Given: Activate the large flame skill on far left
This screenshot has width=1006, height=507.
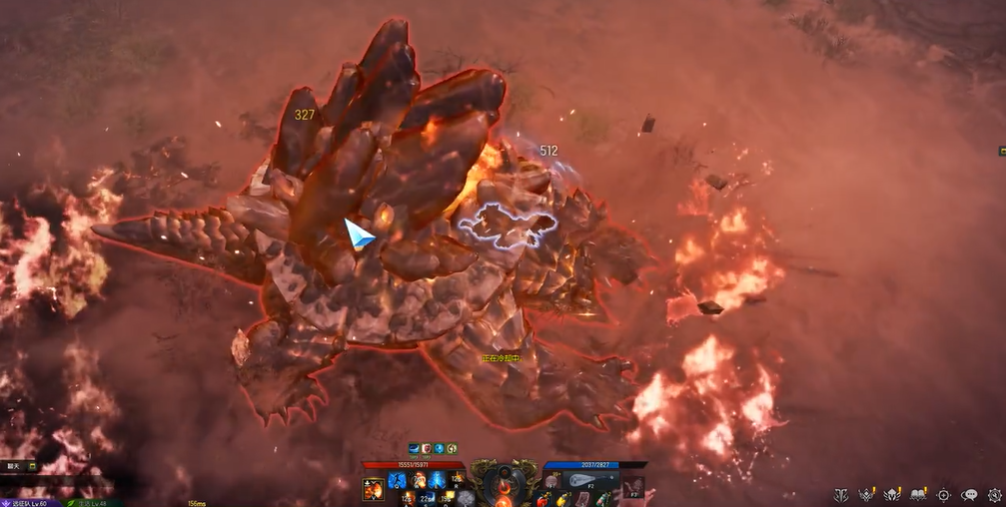Looking at the screenshot, I should pos(373,489).
